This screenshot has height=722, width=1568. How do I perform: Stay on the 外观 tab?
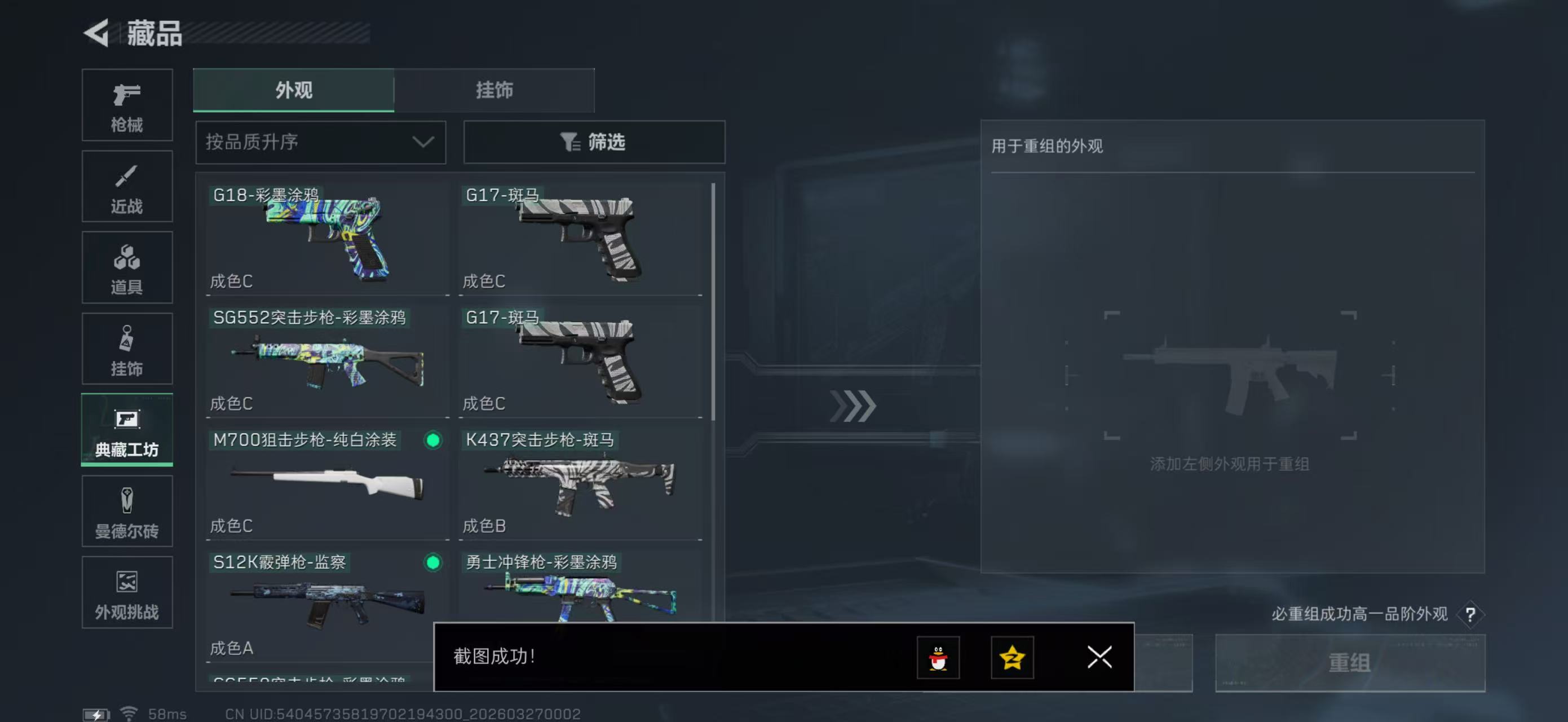293,90
